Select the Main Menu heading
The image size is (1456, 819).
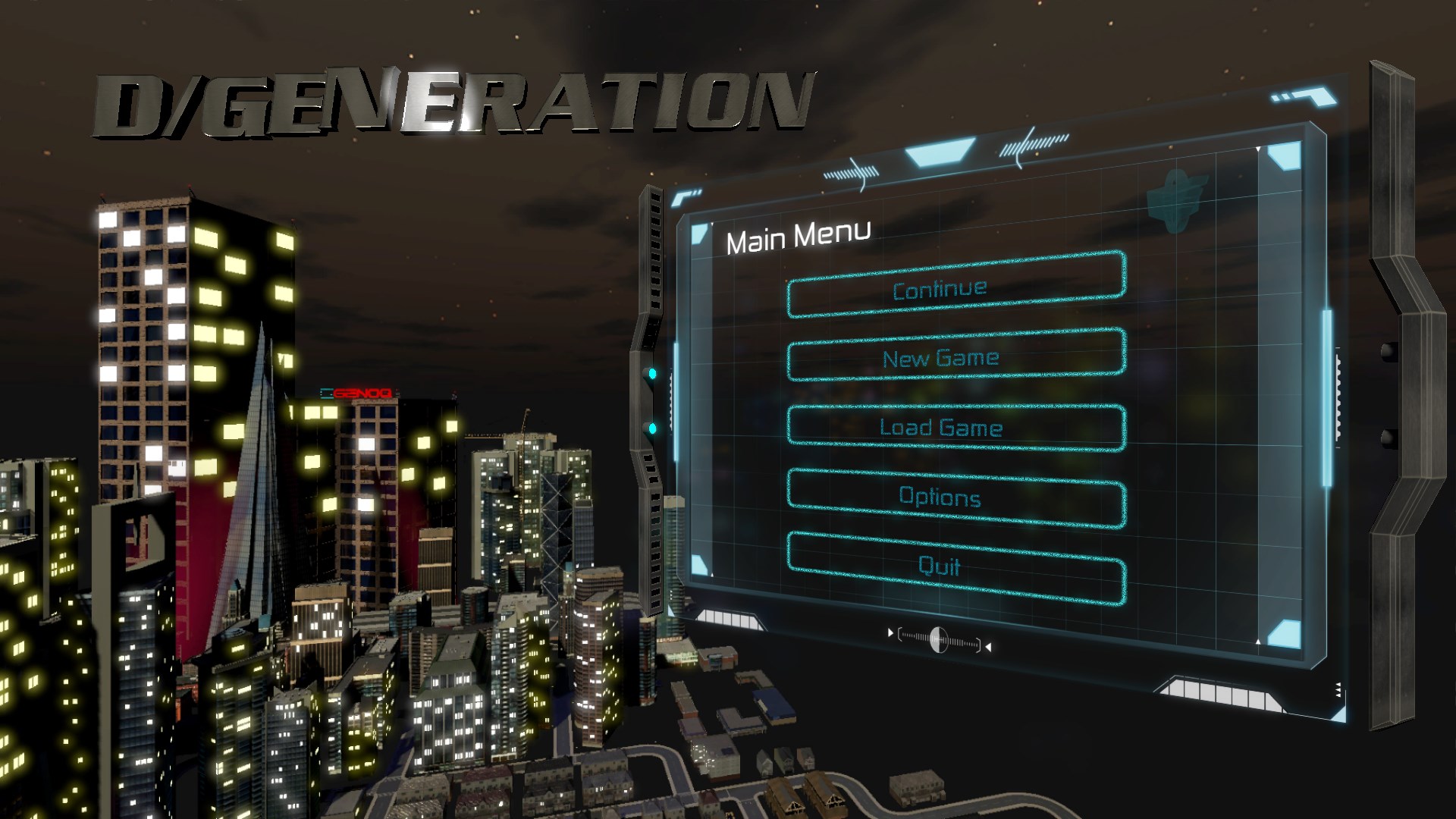(x=798, y=235)
